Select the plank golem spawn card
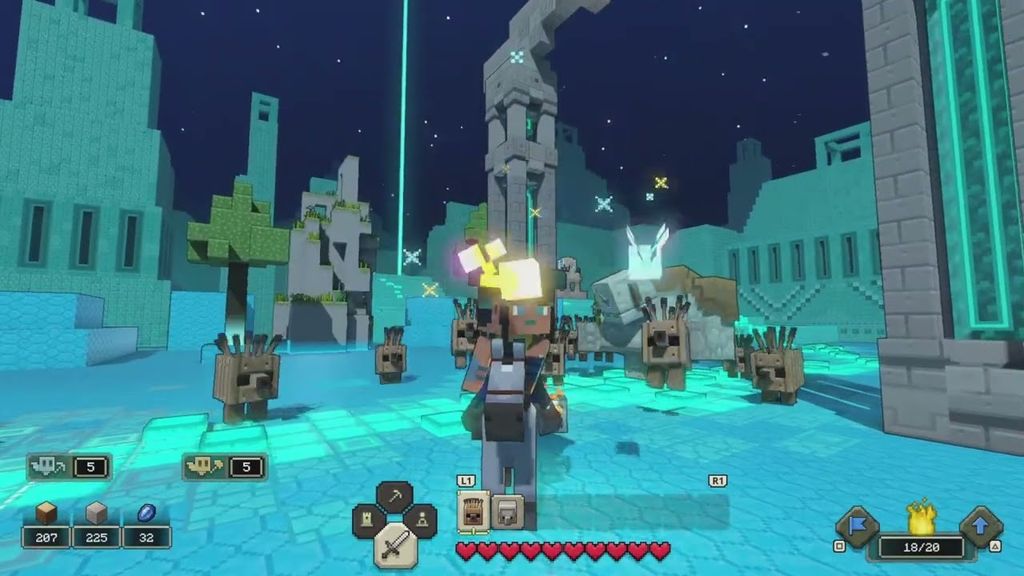 (472, 511)
